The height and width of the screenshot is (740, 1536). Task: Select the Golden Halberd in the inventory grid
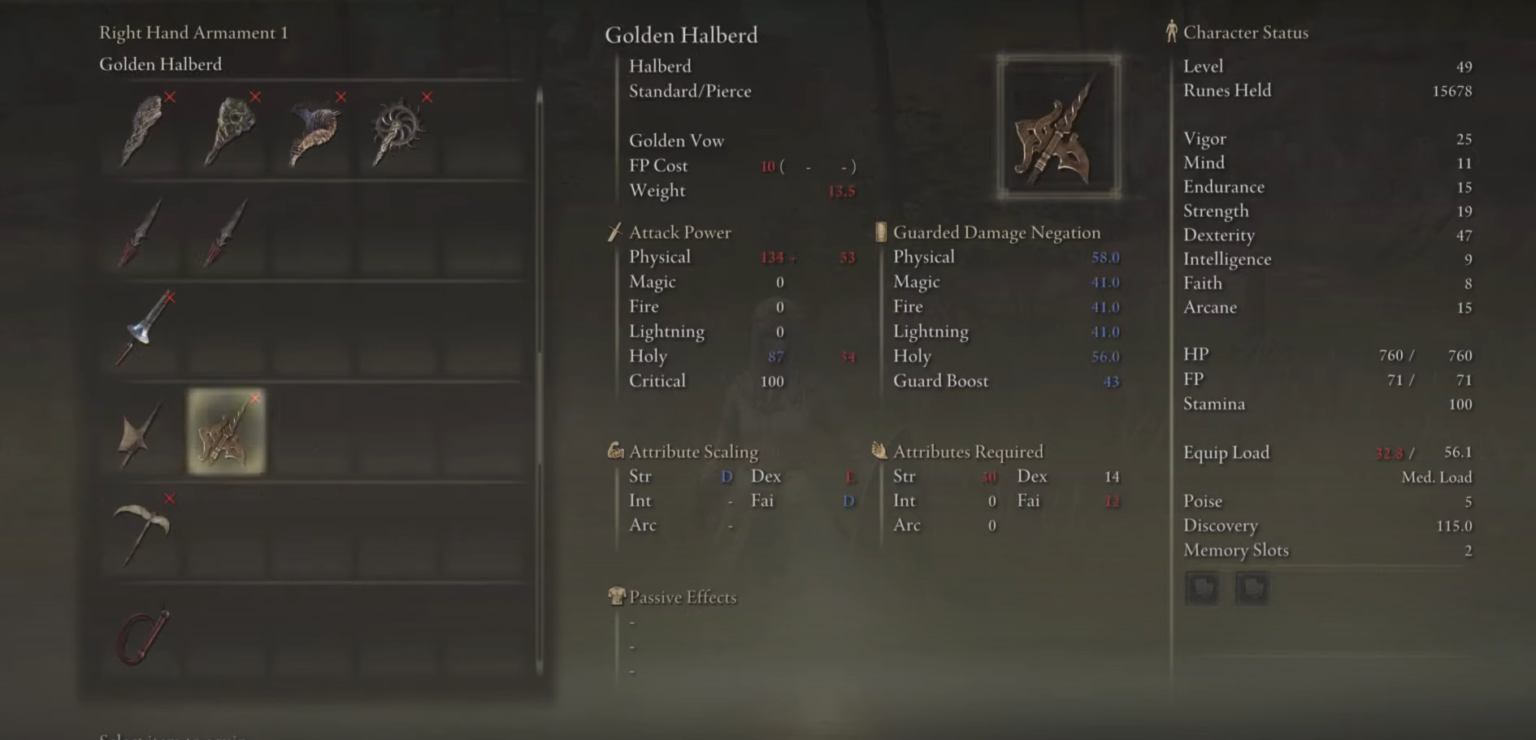[226, 433]
